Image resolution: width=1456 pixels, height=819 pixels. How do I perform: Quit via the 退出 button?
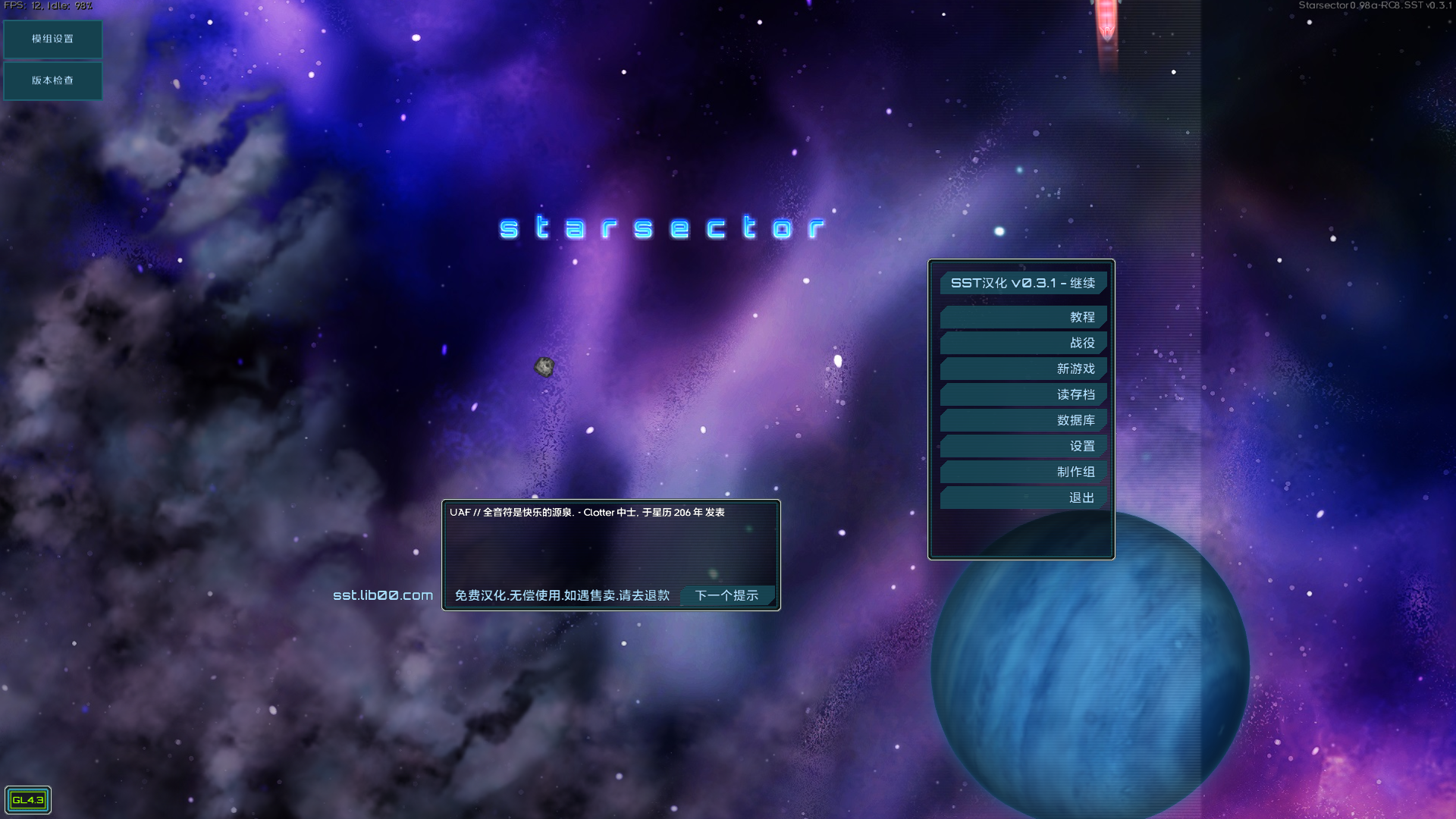point(1023,497)
